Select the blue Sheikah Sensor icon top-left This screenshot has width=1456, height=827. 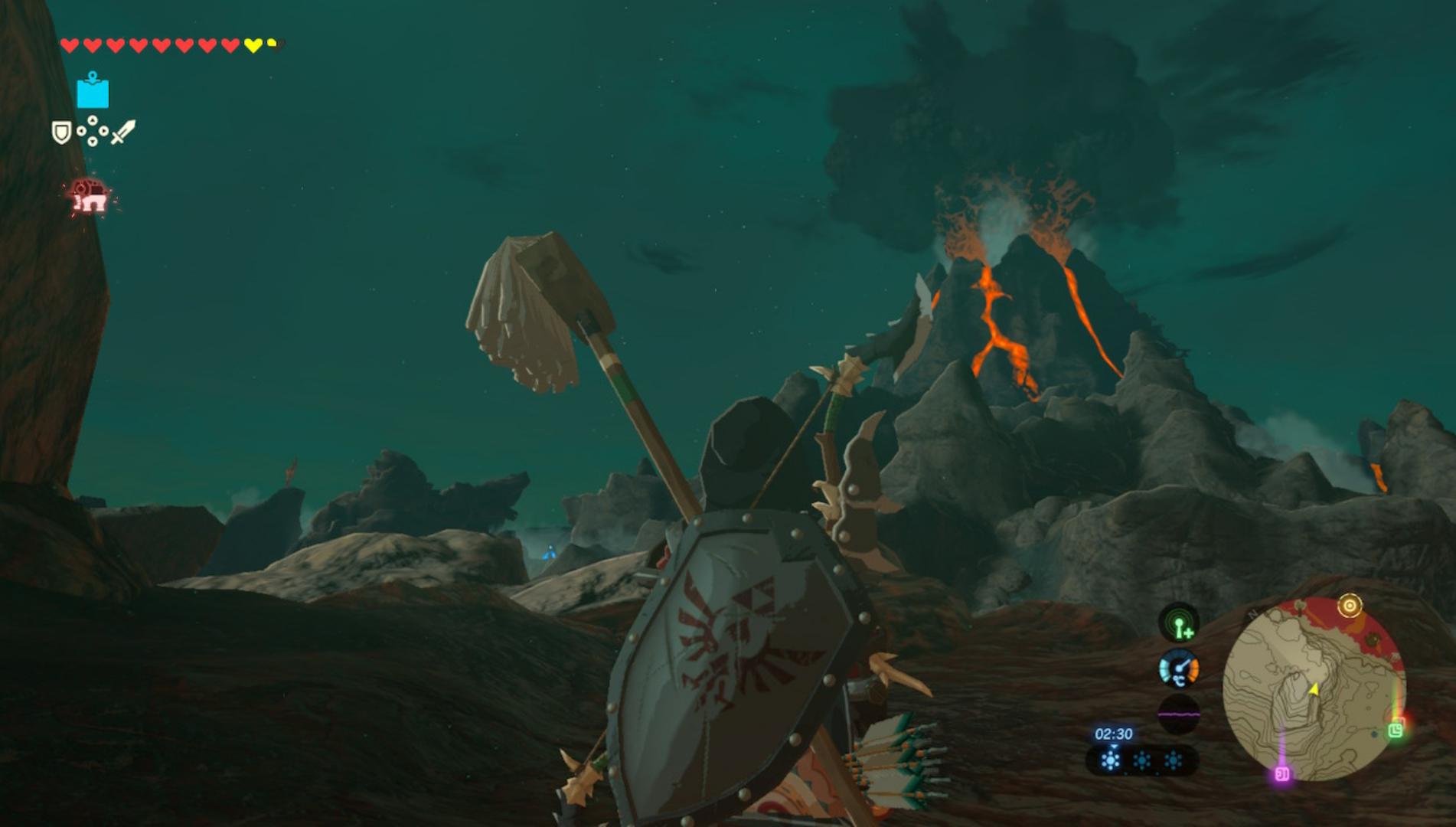coord(93,93)
